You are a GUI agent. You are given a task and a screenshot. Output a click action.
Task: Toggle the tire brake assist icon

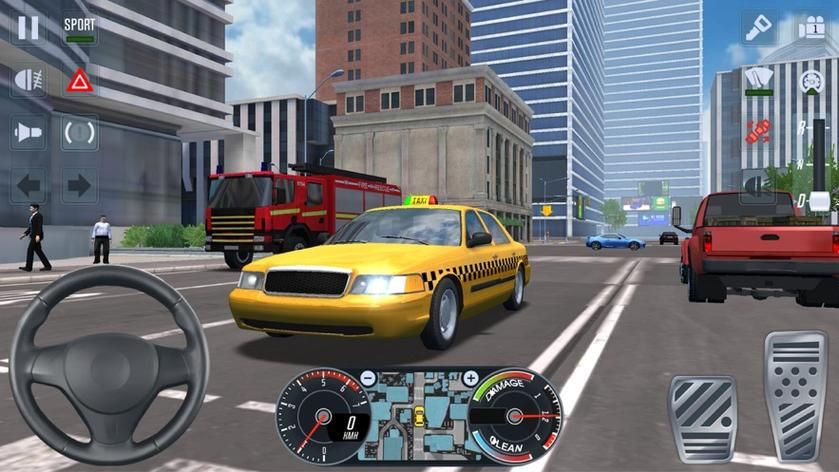[x=80, y=132]
